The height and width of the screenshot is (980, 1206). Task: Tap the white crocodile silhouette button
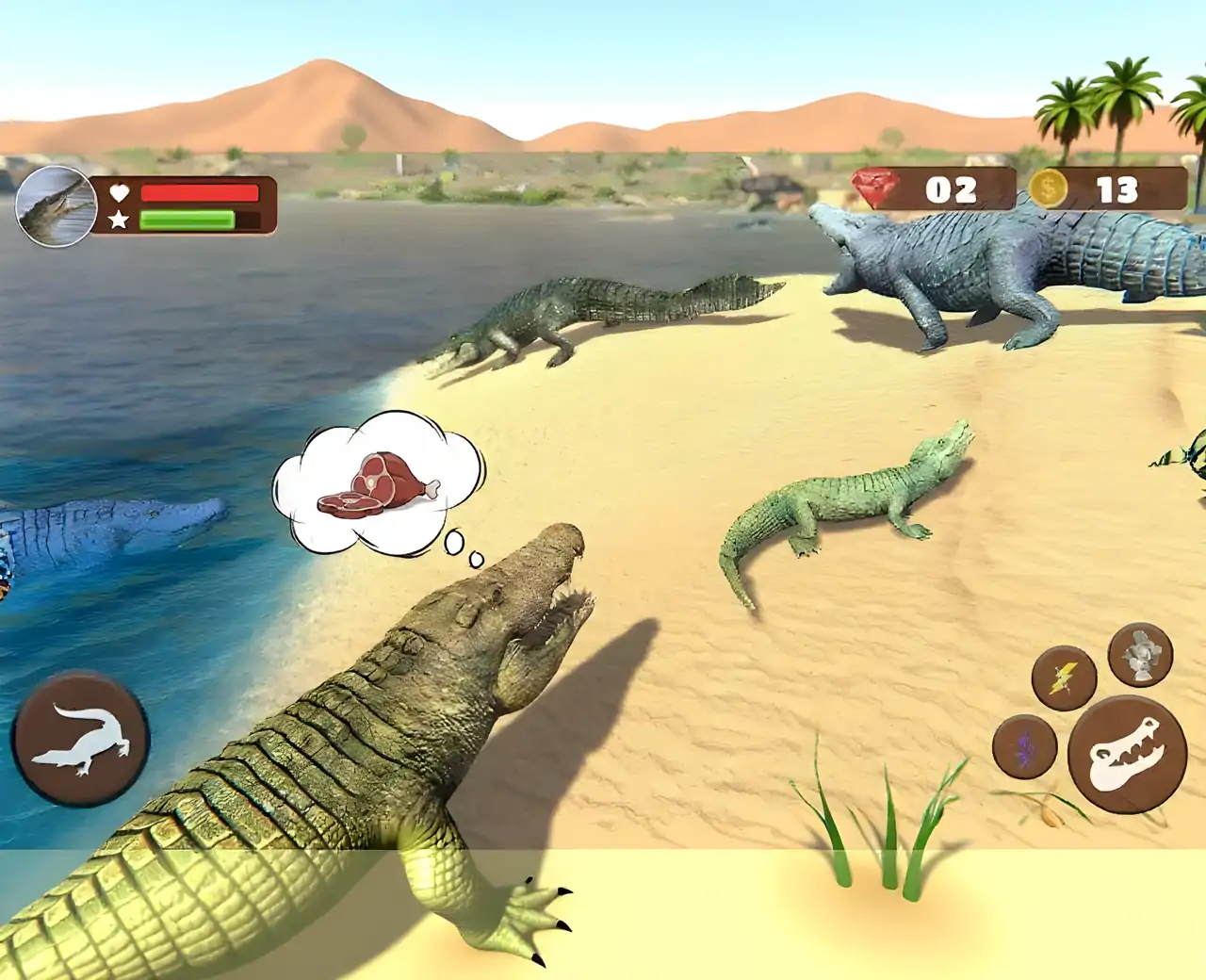[81, 739]
